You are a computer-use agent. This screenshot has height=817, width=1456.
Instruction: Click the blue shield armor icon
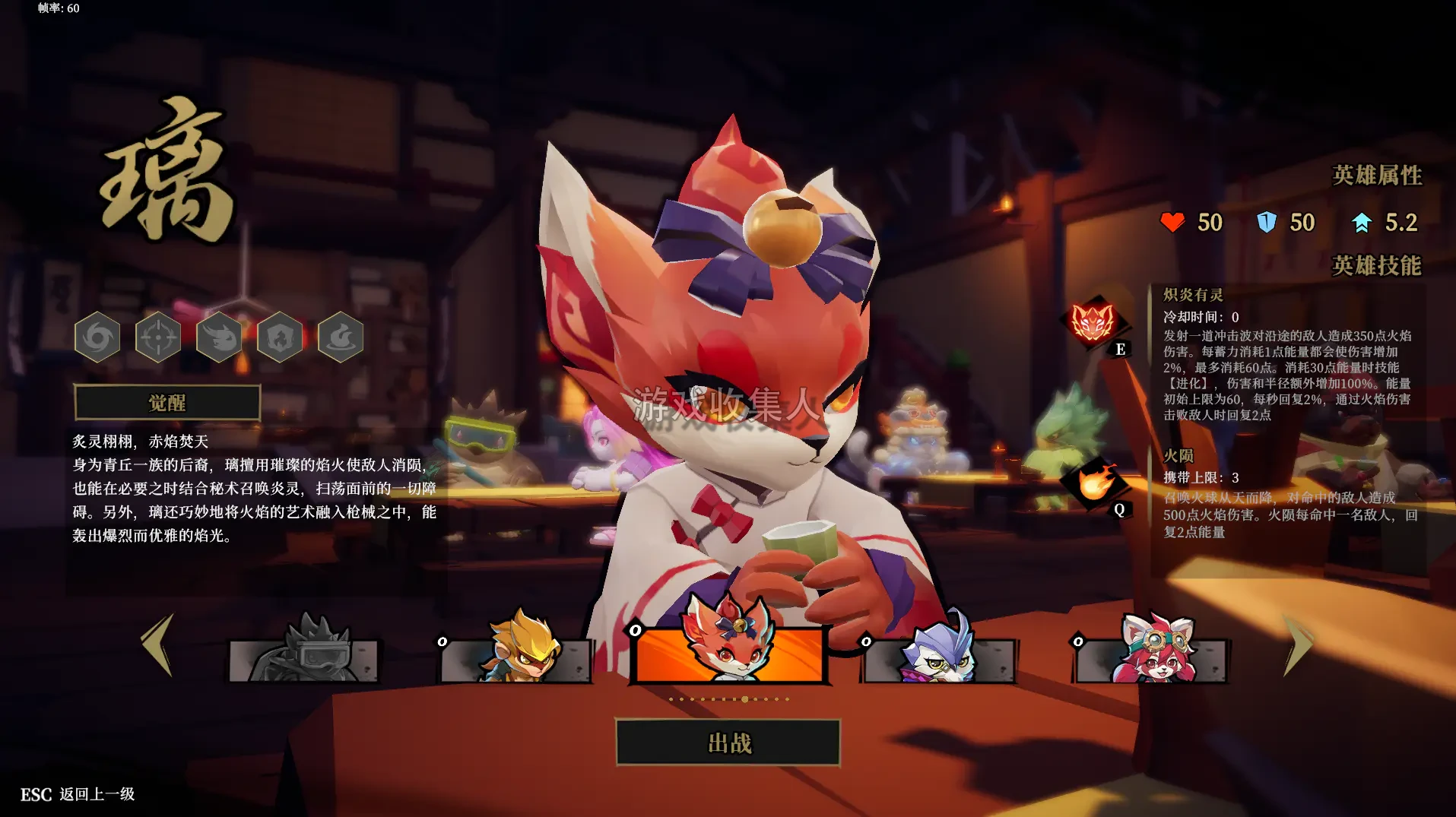click(1266, 223)
